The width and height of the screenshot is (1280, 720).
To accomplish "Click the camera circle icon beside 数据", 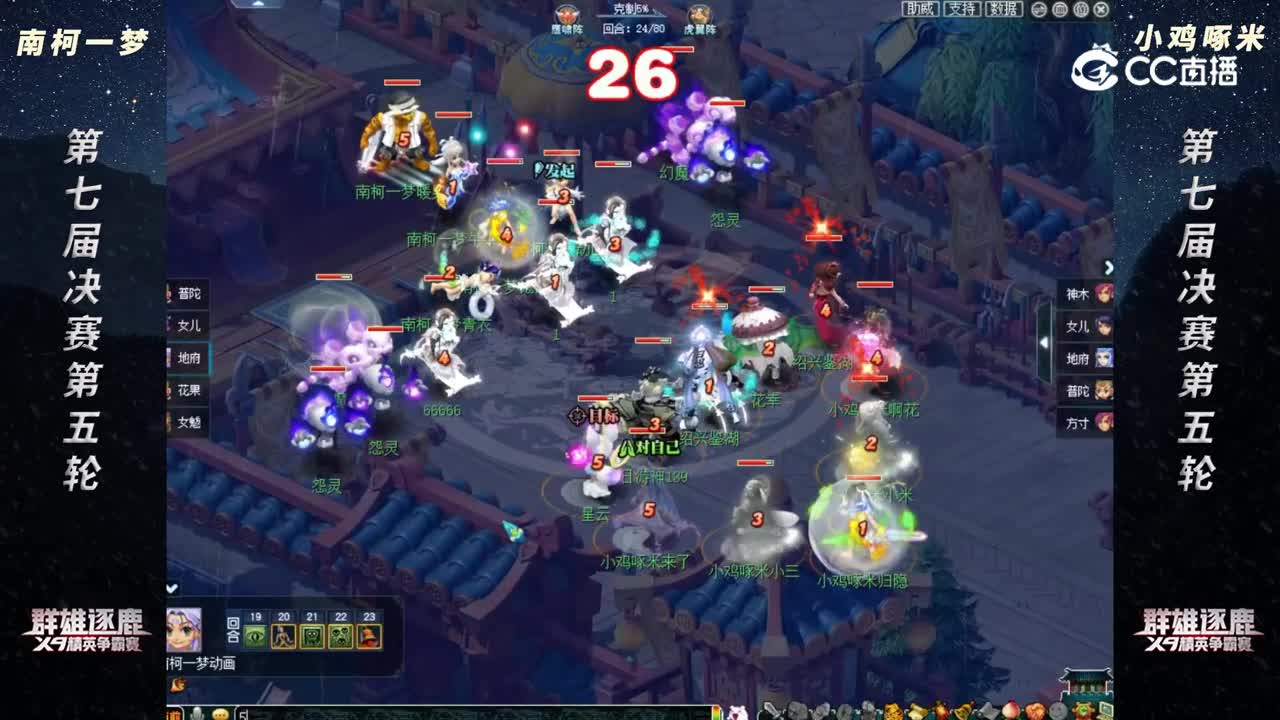I will pos(1037,10).
